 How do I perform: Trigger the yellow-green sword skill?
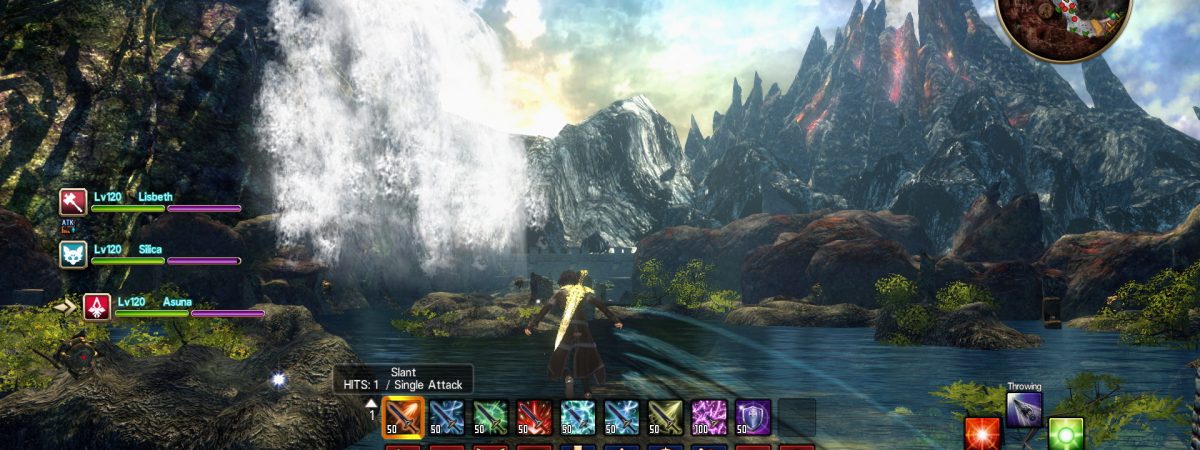click(x=665, y=417)
